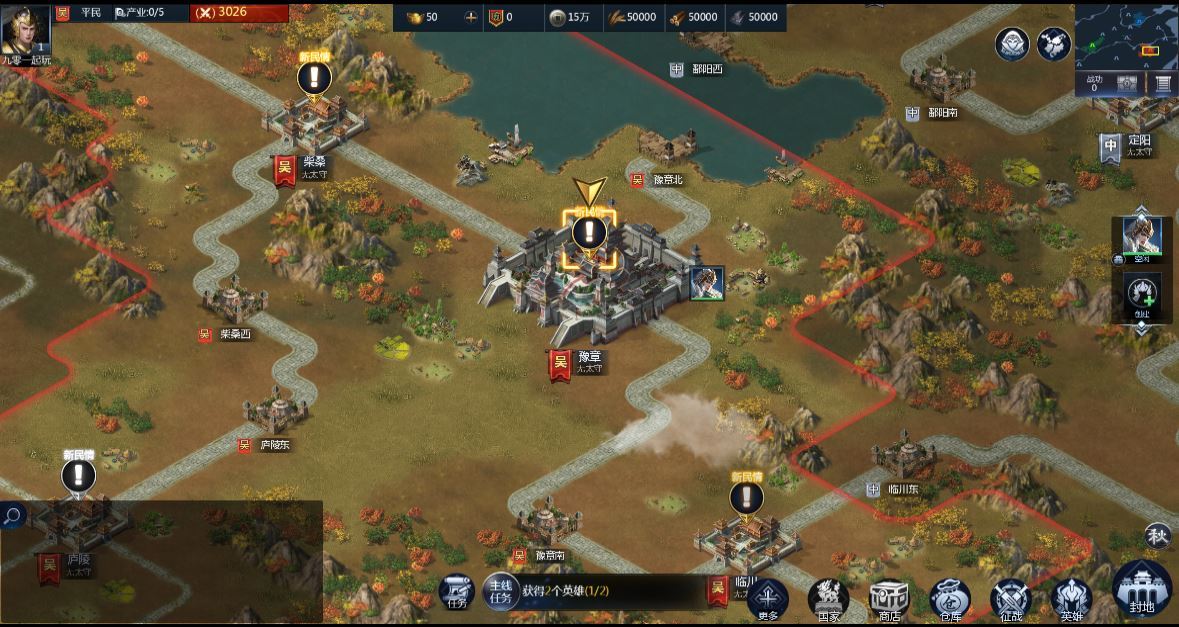Viewport: 1179px width, 627px height.
Task: Open the 英雄 heroes screen
Action: (1071, 599)
